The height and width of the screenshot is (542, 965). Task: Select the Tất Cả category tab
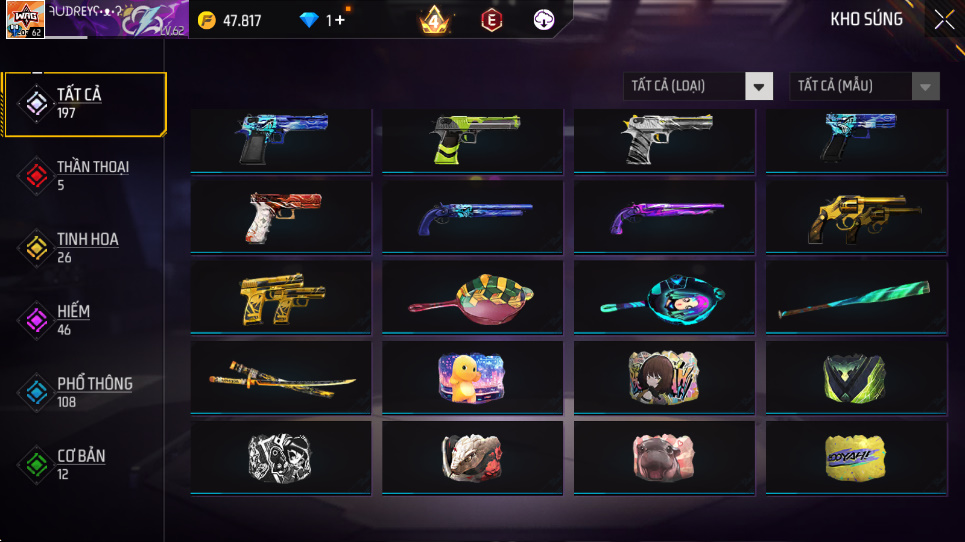pyautogui.click(x=84, y=103)
